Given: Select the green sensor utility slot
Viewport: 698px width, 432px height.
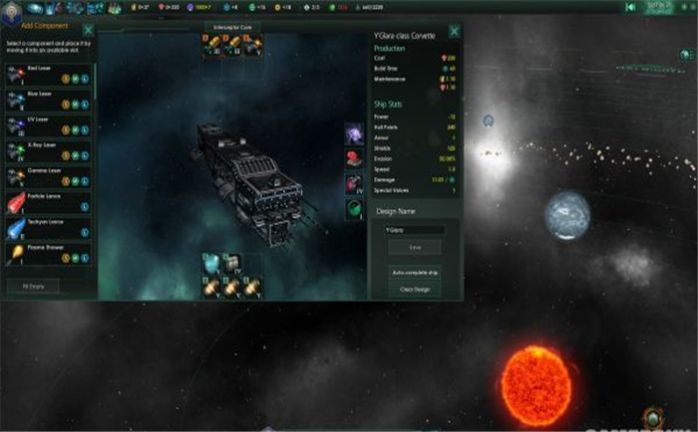Looking at the screenshot, I should pos(354,208).
